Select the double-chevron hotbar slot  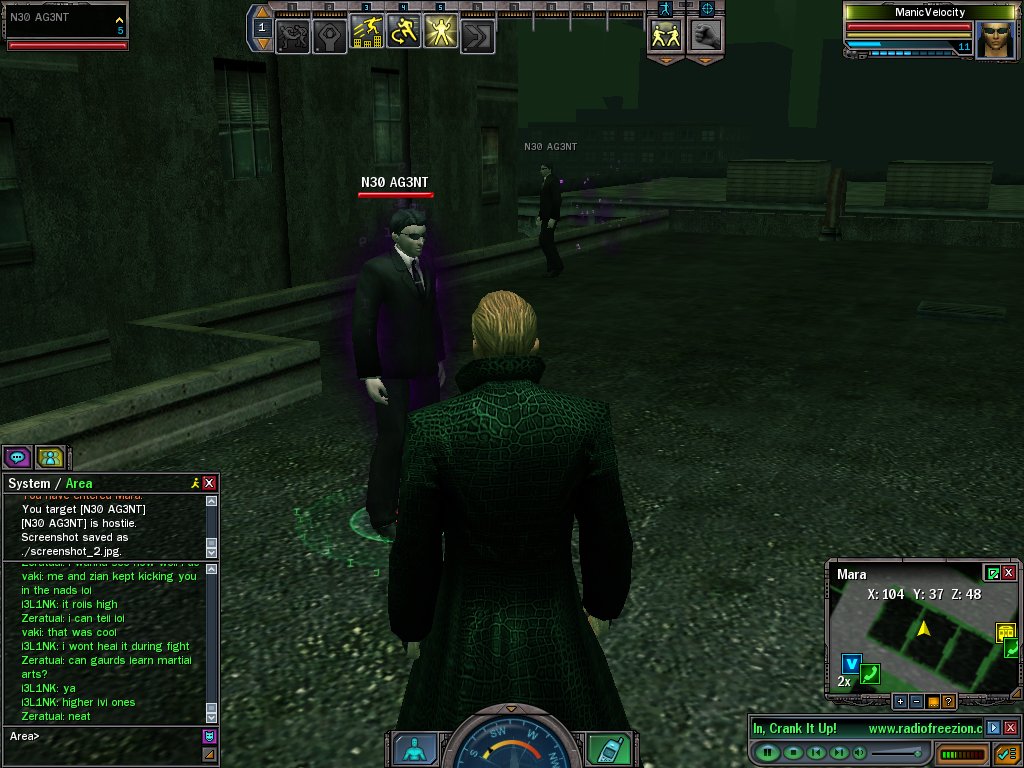click(477, 35)
